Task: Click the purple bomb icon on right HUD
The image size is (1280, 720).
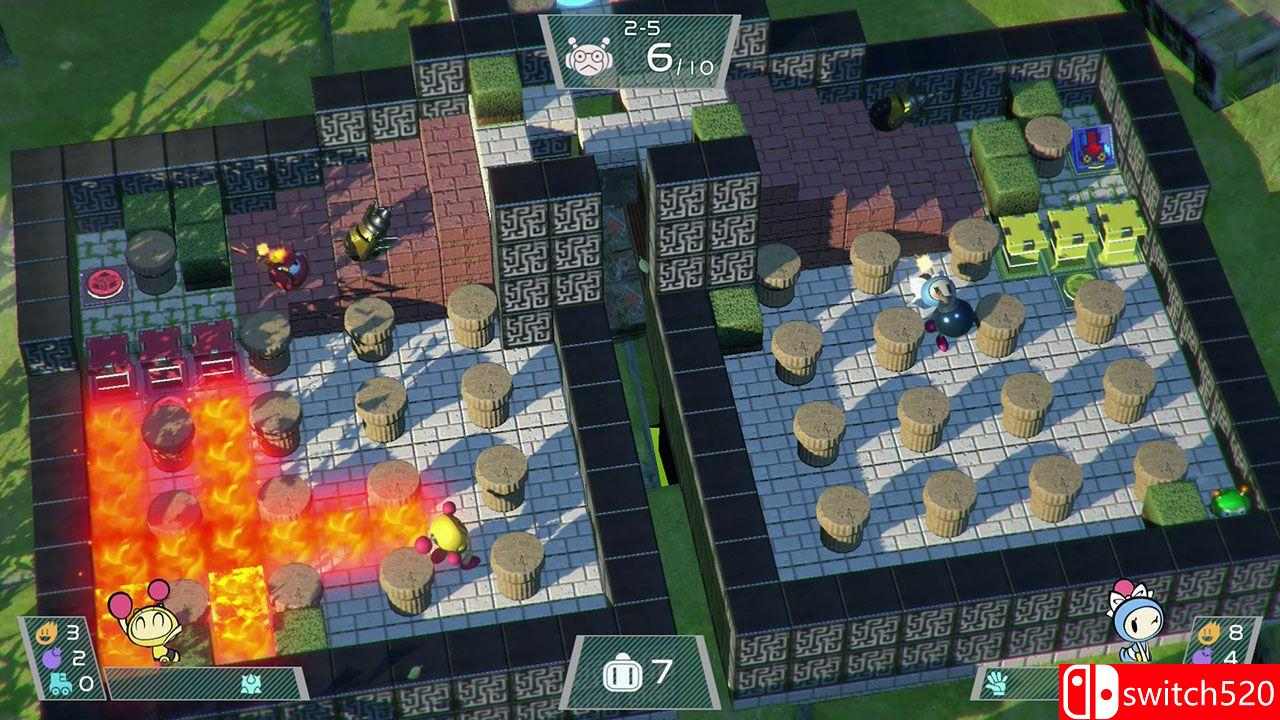Action: [x=1200, y=655]
